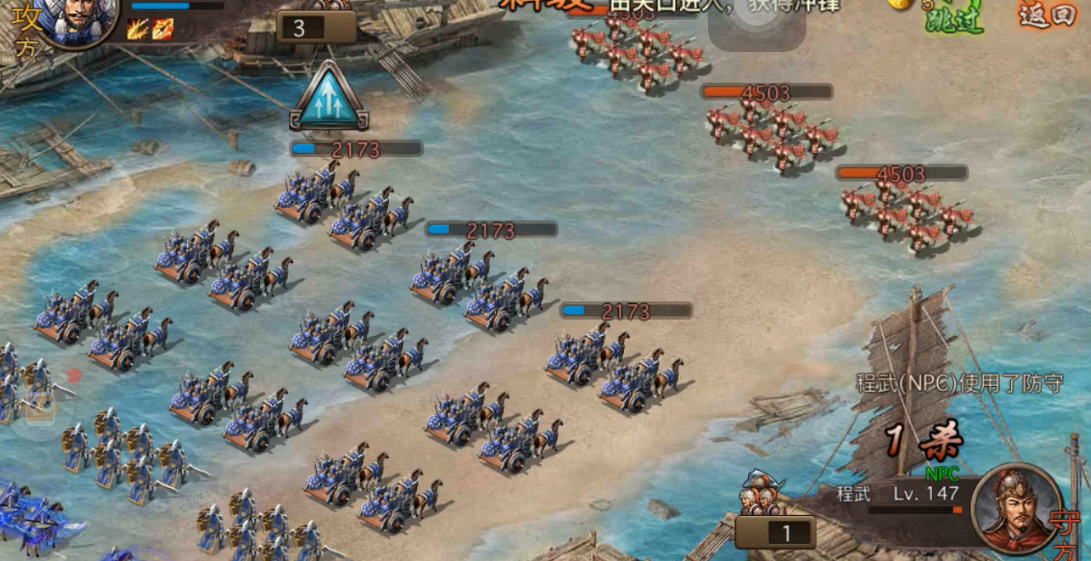Tap the translucent round assistive touch overlay button
Screen dimensions: 1091x561
(x=757, y=22)
